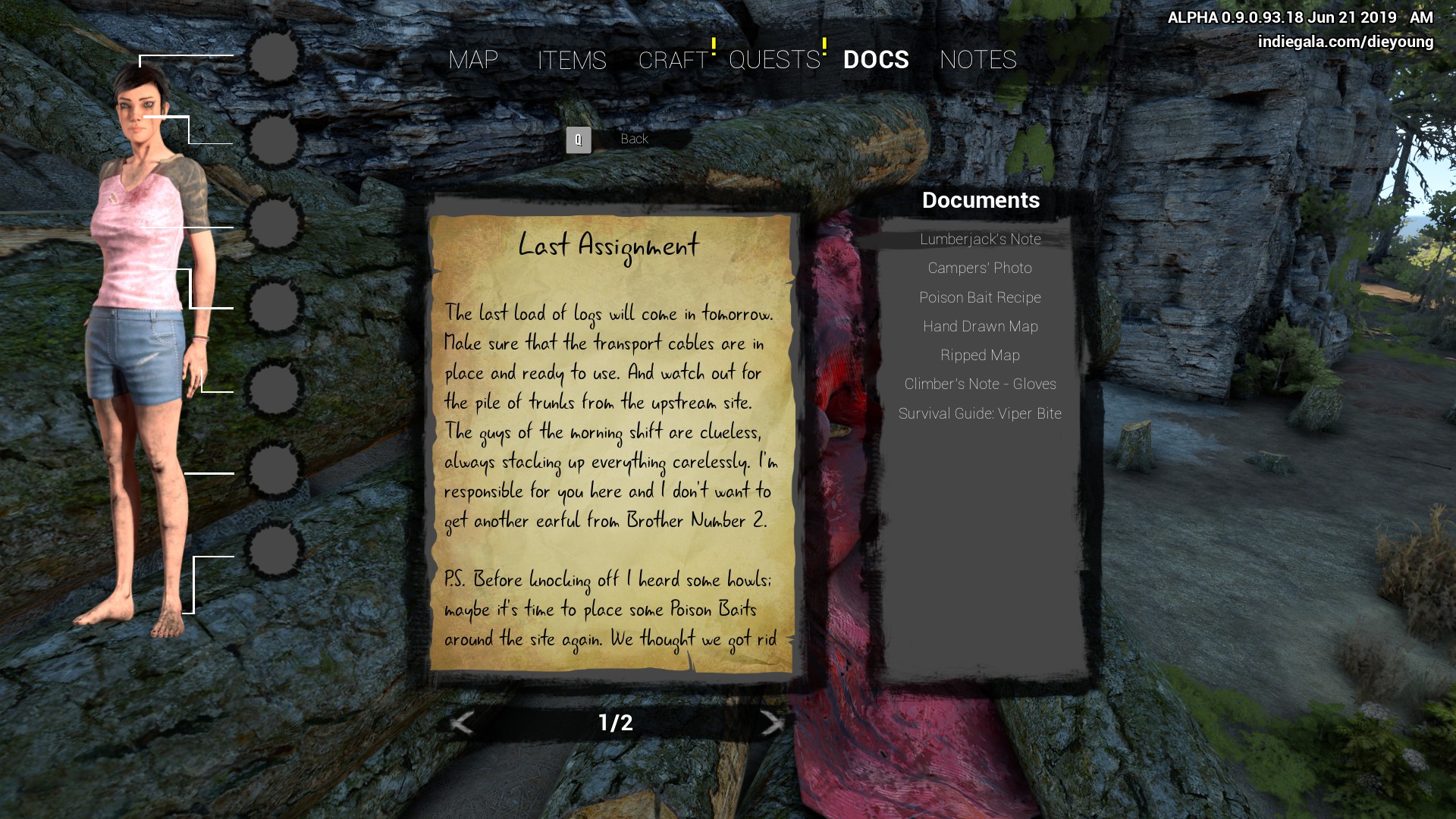
Task: Open the NOTES tab
Action: (977, 60)
